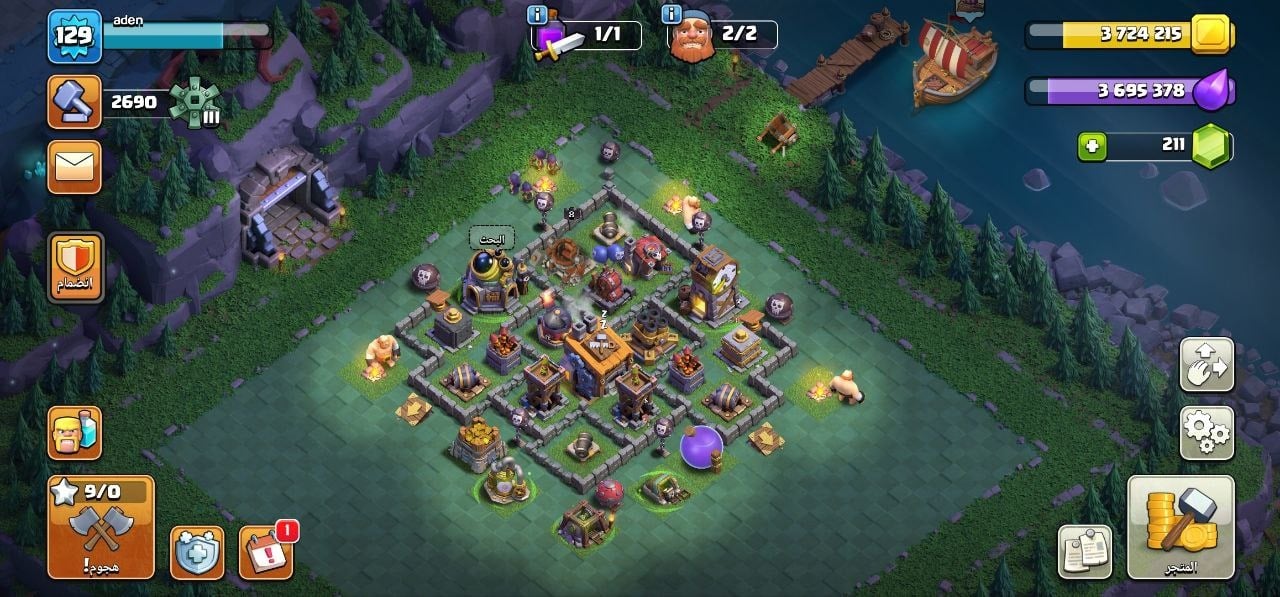Show info for the sword battle machine counter
This screenshot has width=1280, height=597.
point(539,16)
